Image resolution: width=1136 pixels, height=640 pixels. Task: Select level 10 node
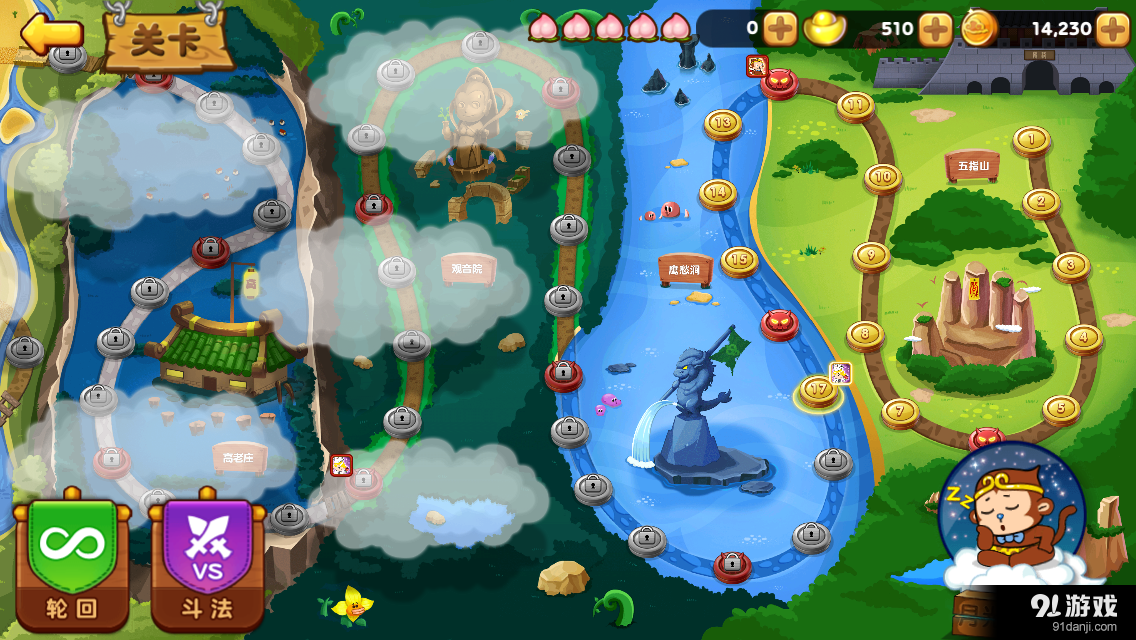(x=882, y=177)
